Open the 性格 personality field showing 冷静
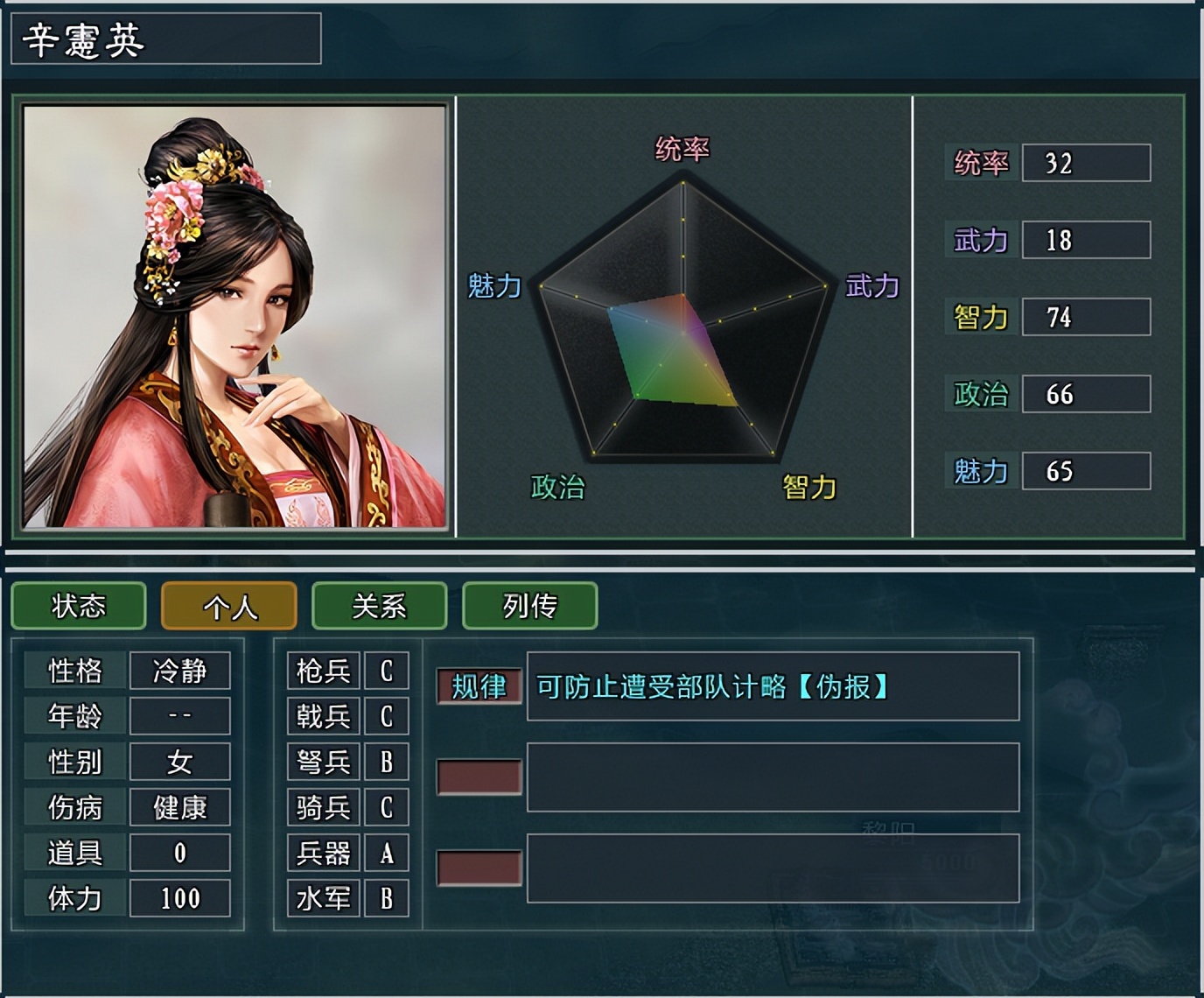 179,671
